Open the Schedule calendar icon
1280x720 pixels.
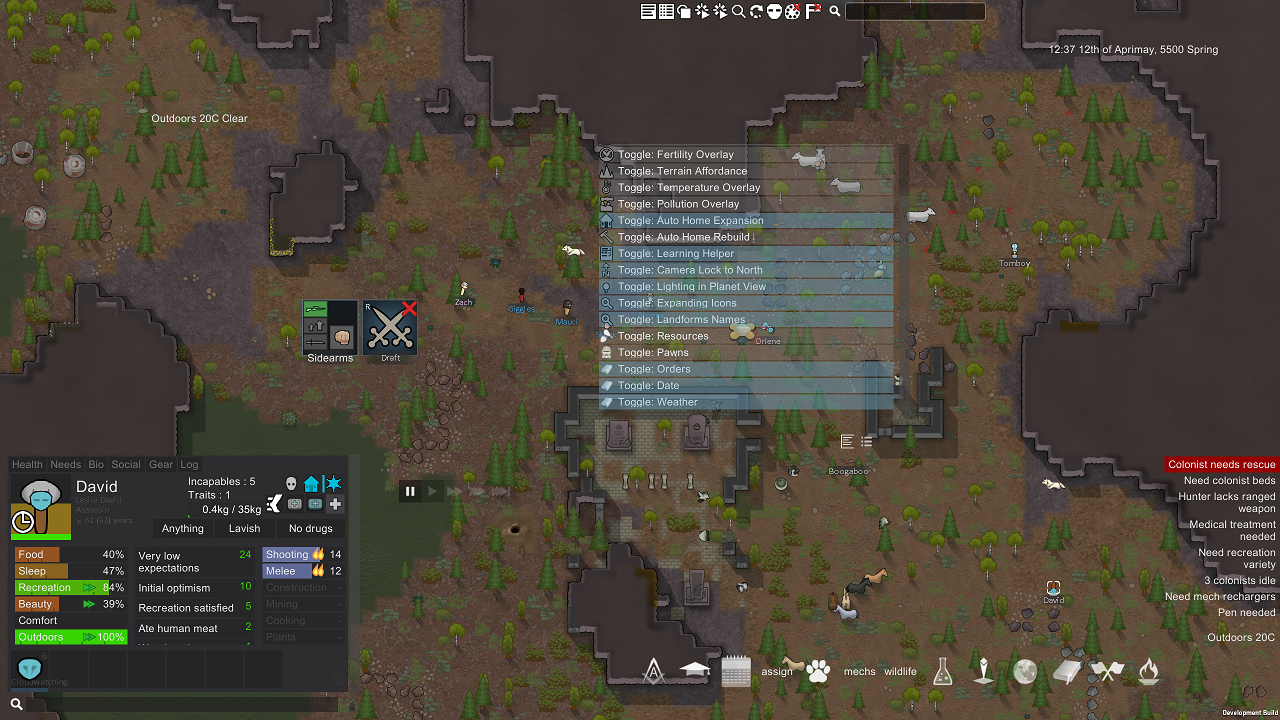(736, 671)
